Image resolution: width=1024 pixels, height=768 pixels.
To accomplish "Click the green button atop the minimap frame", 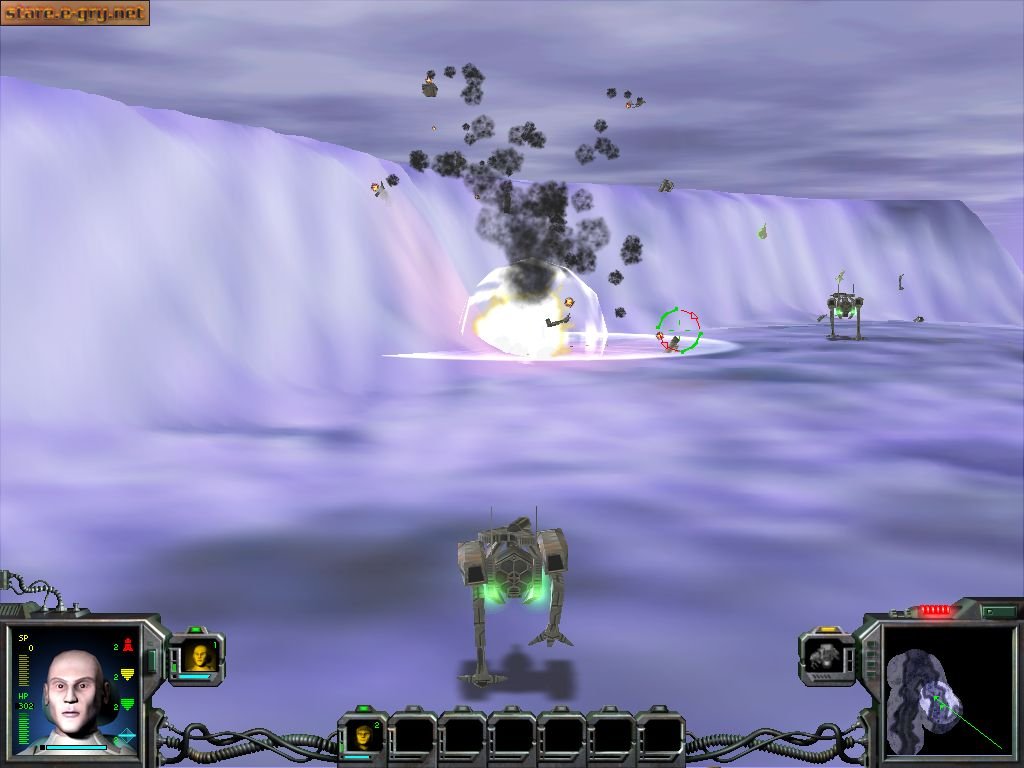I will [x=999, y=611].
